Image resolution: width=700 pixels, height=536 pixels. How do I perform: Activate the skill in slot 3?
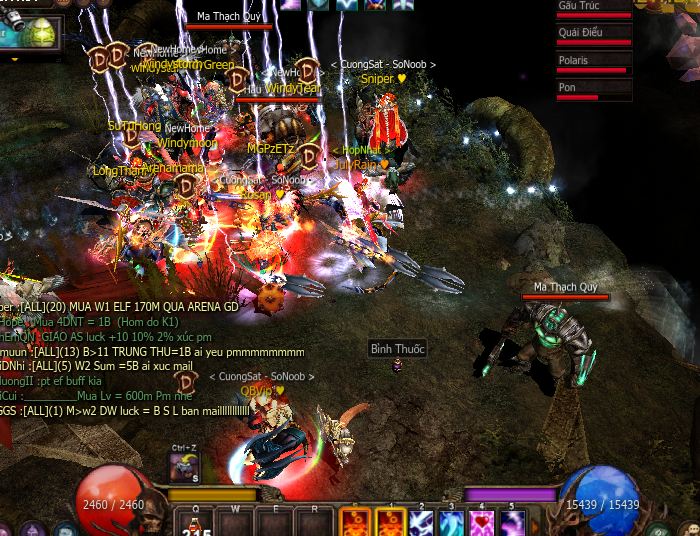452,523
